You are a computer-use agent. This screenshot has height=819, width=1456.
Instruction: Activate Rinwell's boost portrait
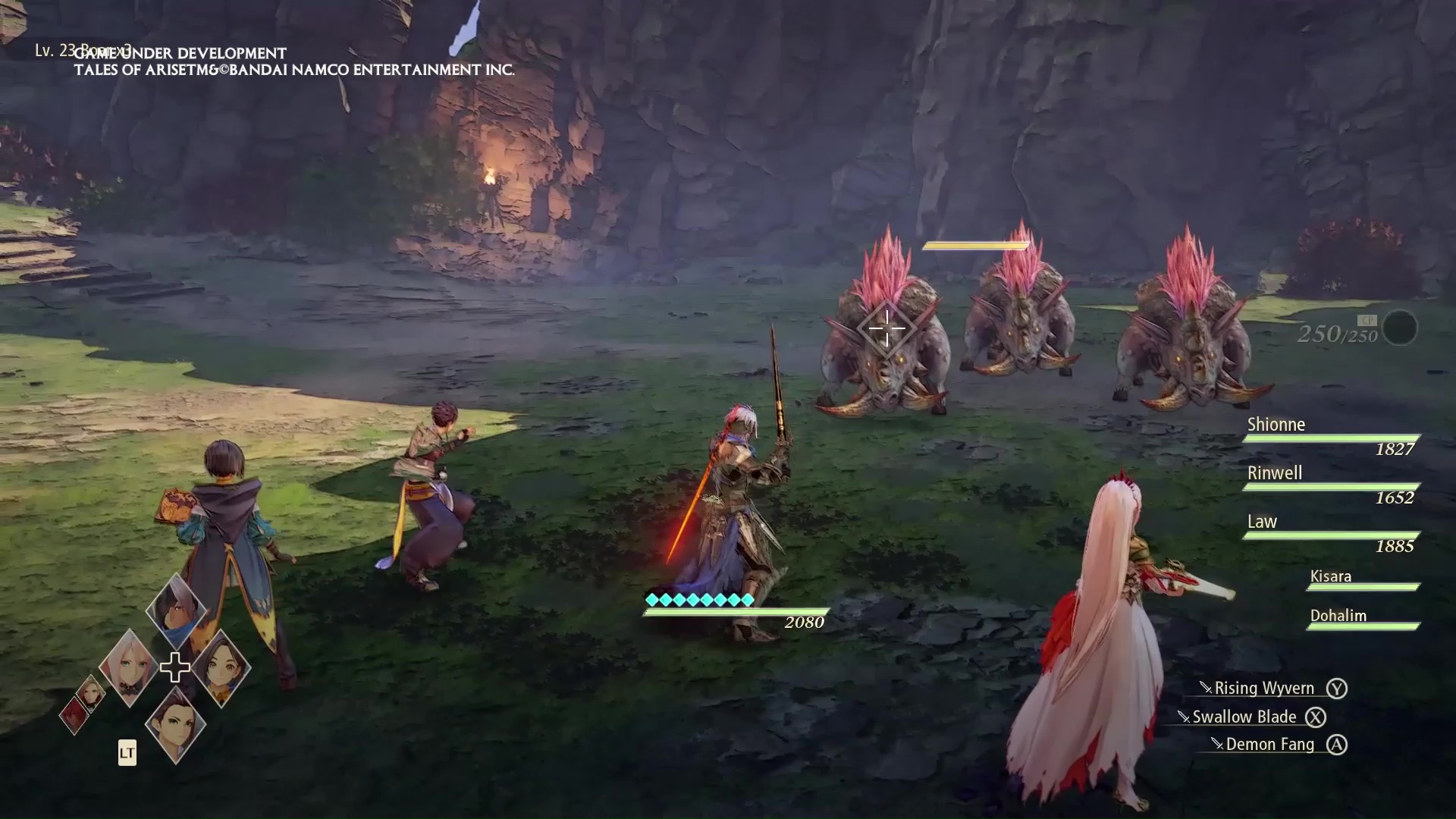coord(221,667)
